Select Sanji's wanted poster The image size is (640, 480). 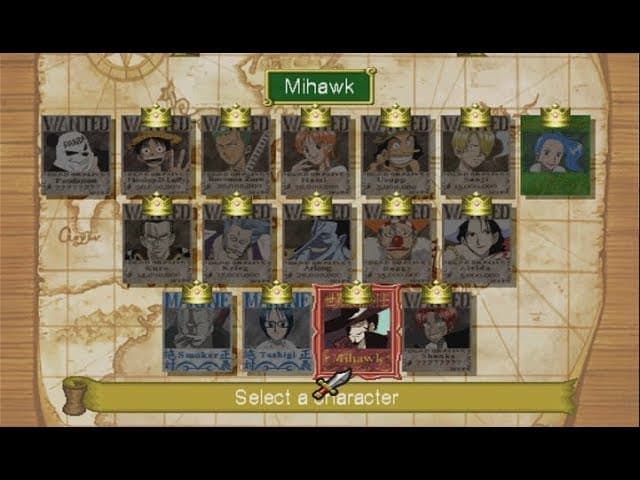476,155
